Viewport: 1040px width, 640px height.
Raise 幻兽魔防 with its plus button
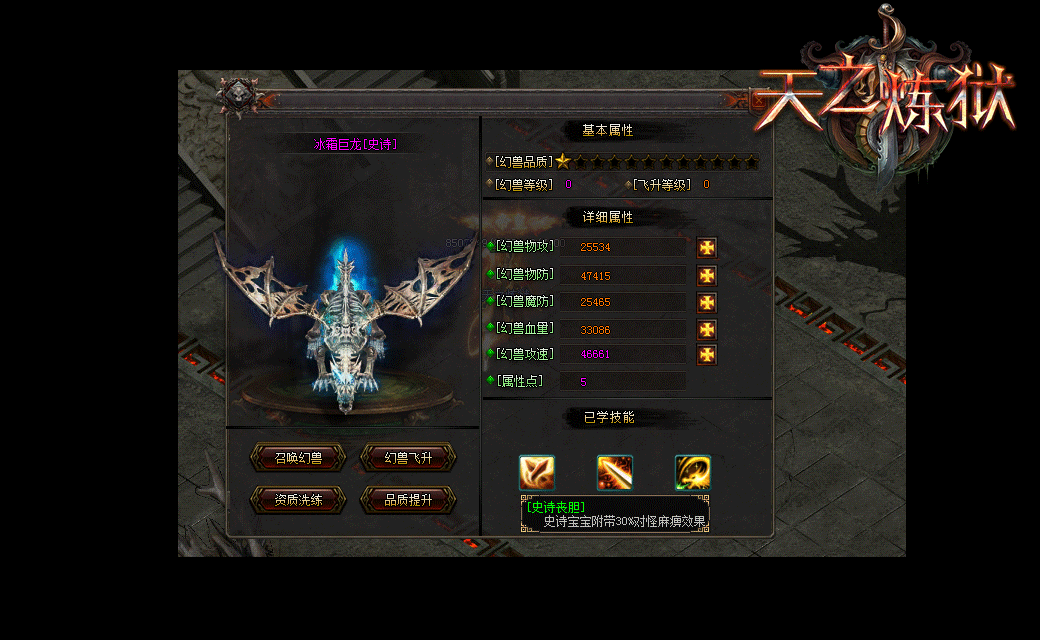coord(707,302)
